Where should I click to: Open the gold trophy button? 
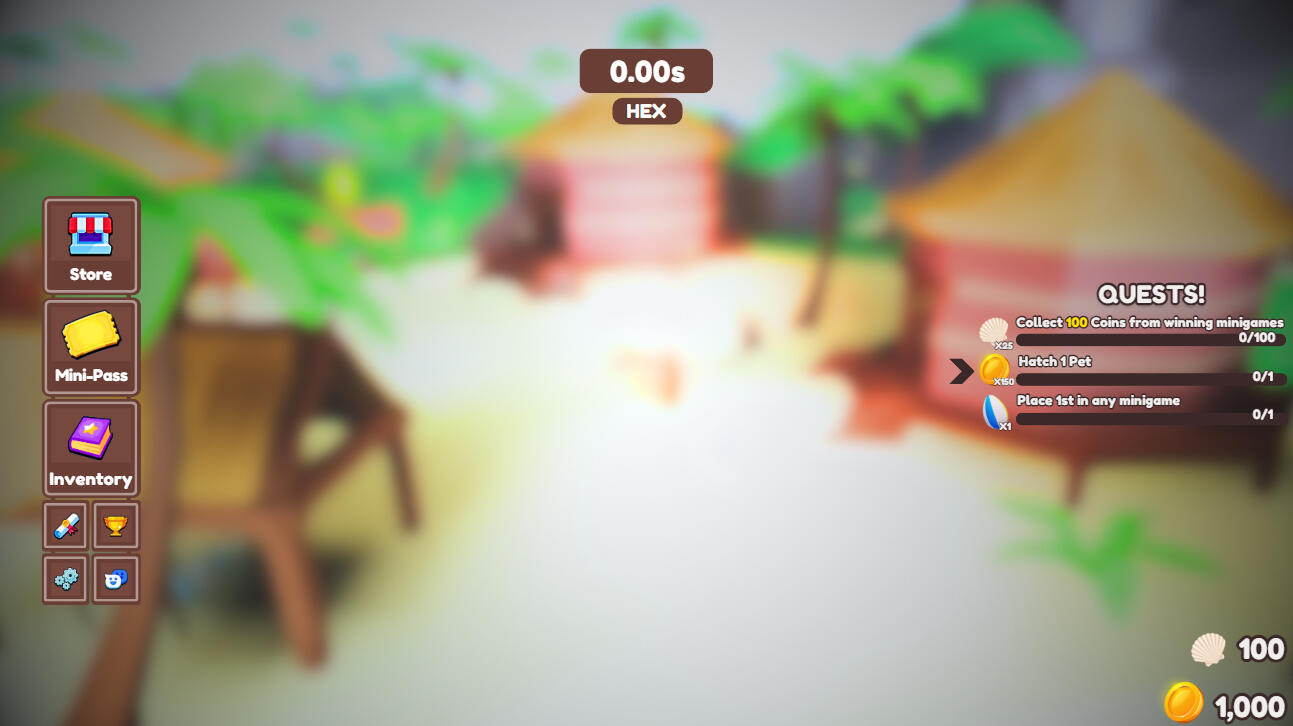pyautogui.click(x=116, y=526)
